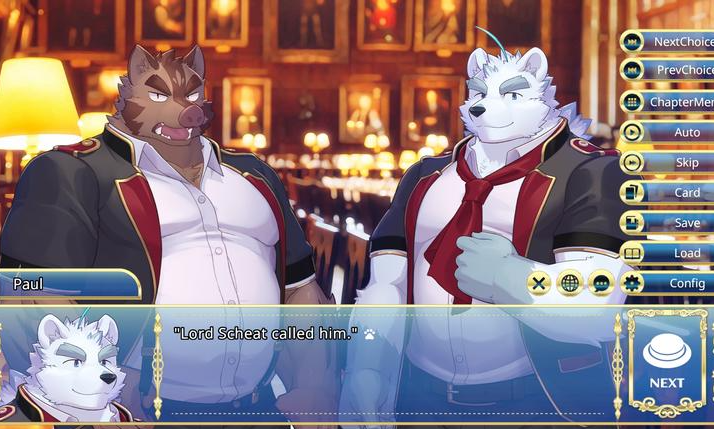This screenshot has height=429, width=714.
Task: Activate the Skip button
Action: (x=668, y=162)
